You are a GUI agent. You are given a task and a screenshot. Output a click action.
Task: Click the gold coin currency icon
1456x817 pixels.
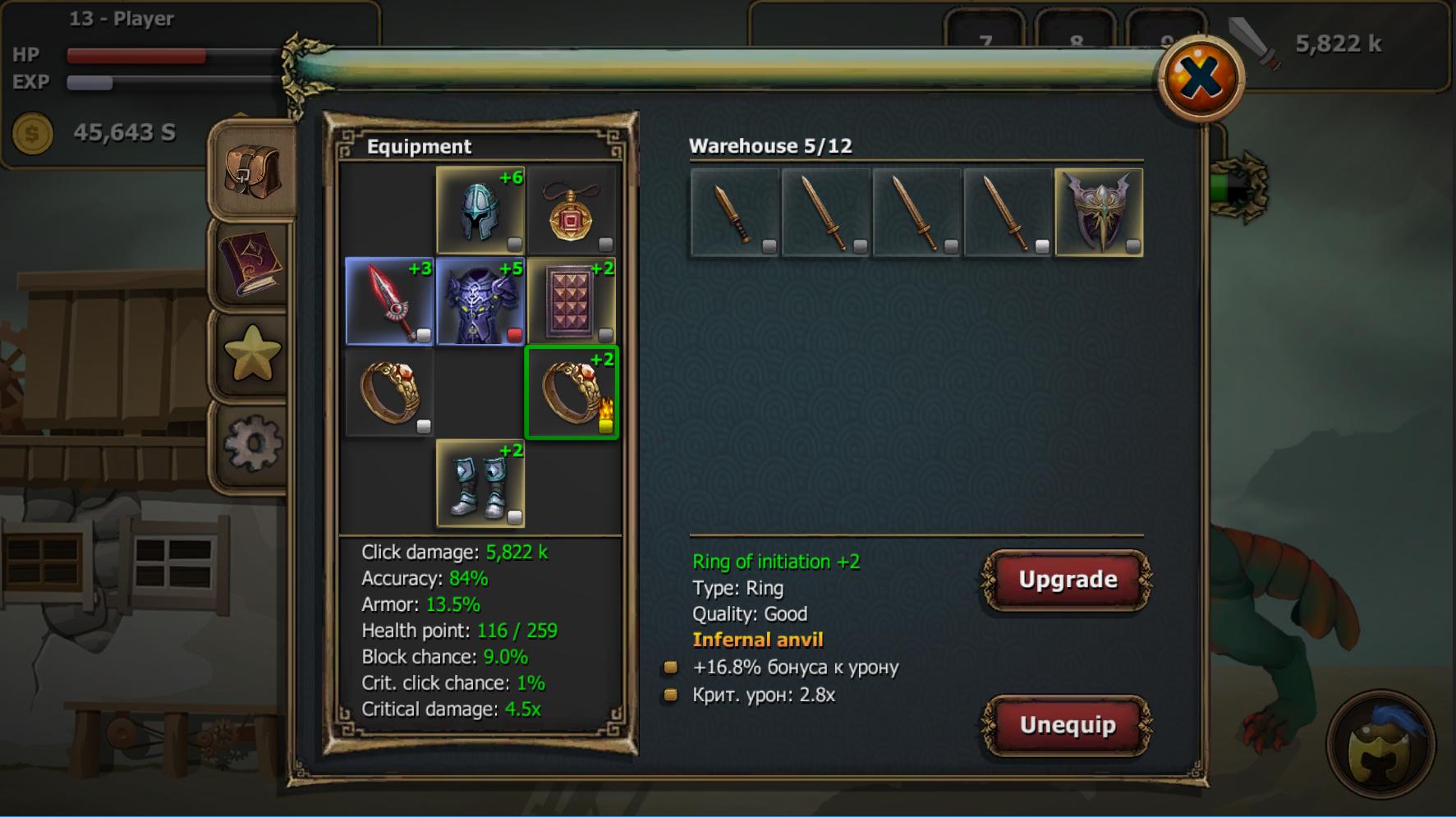pos(31,131)
